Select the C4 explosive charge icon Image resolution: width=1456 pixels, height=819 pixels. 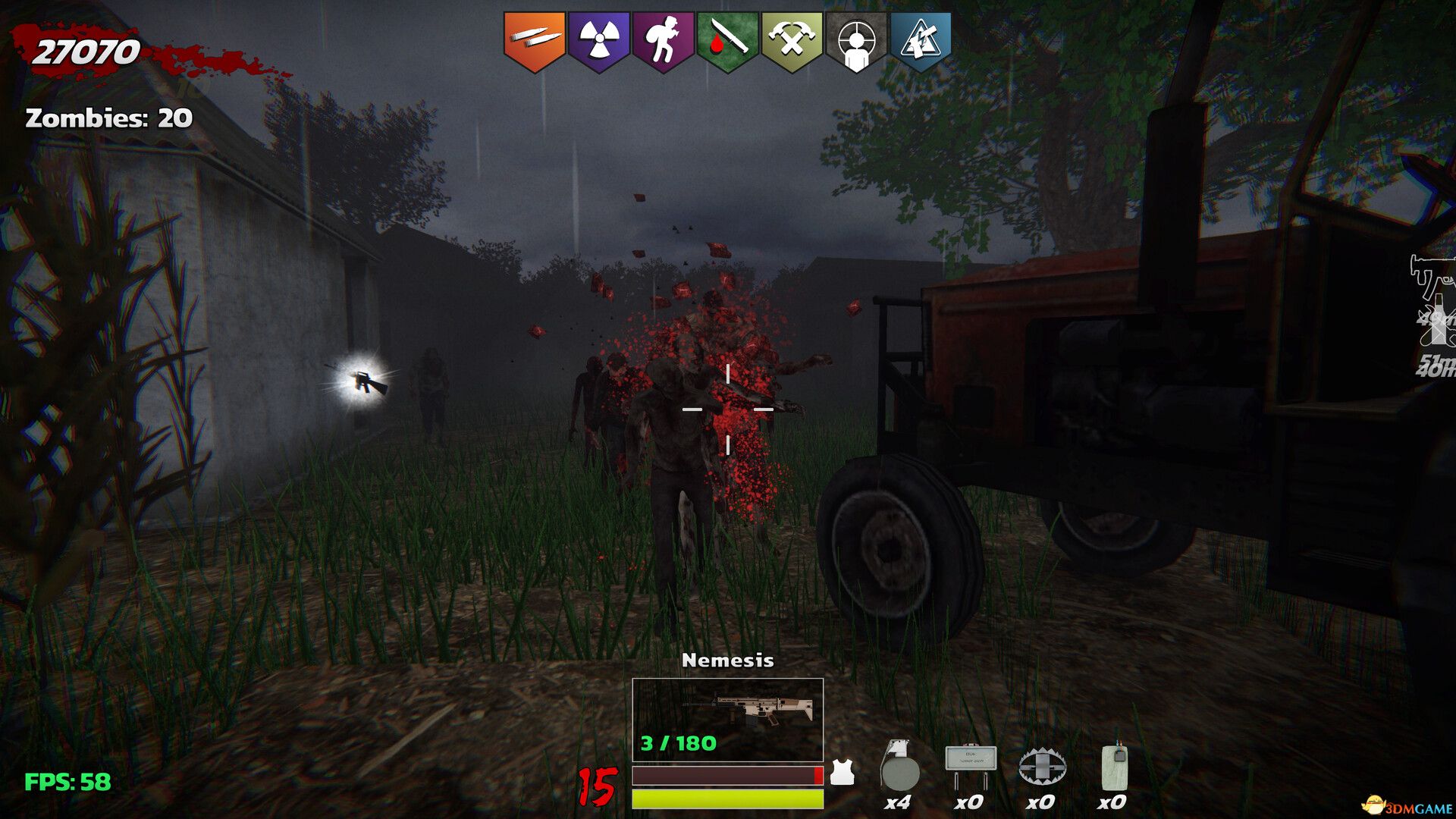pos(1114,767)
